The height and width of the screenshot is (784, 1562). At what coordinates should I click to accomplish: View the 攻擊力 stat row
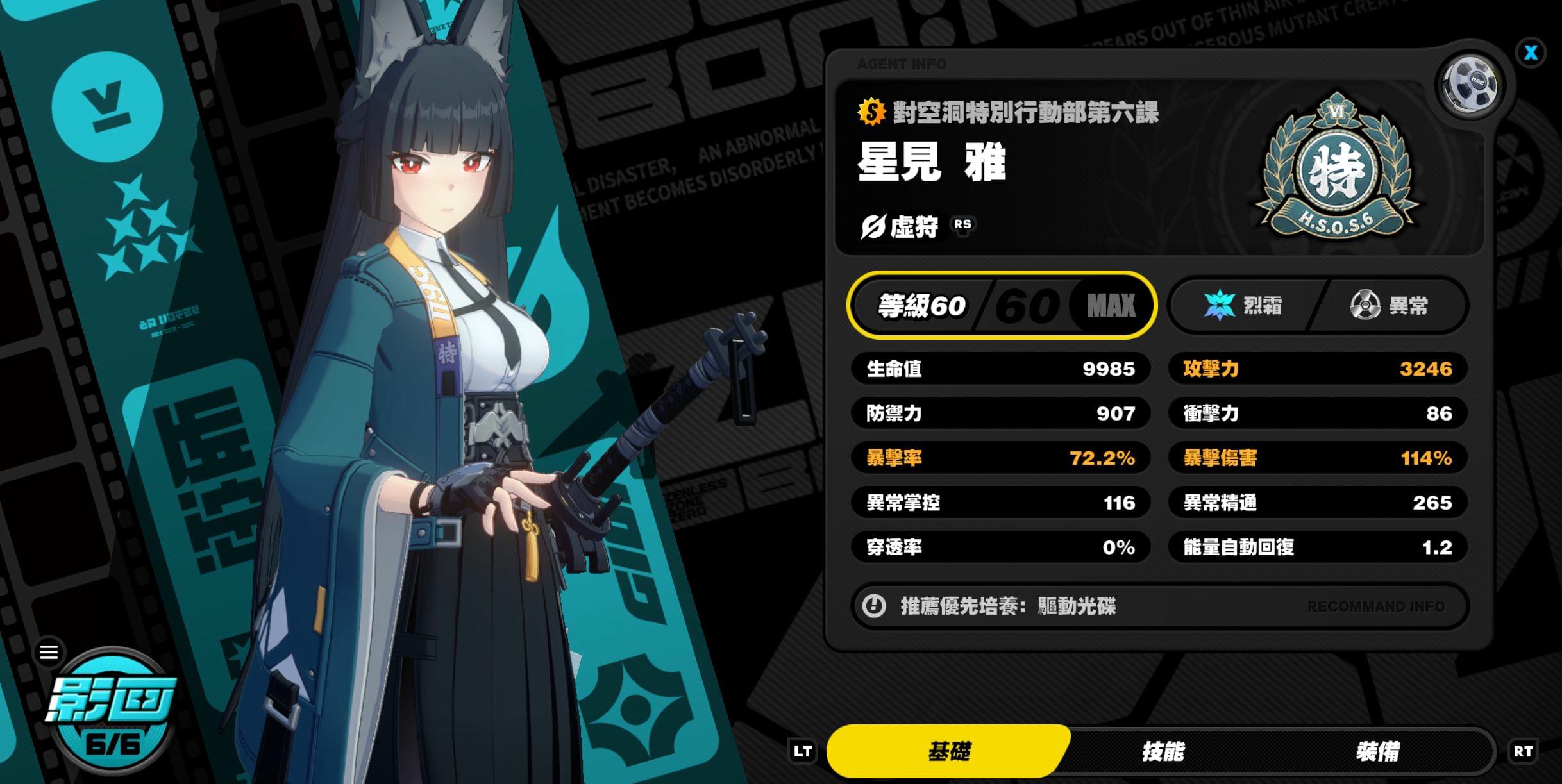coord(1317,369)
